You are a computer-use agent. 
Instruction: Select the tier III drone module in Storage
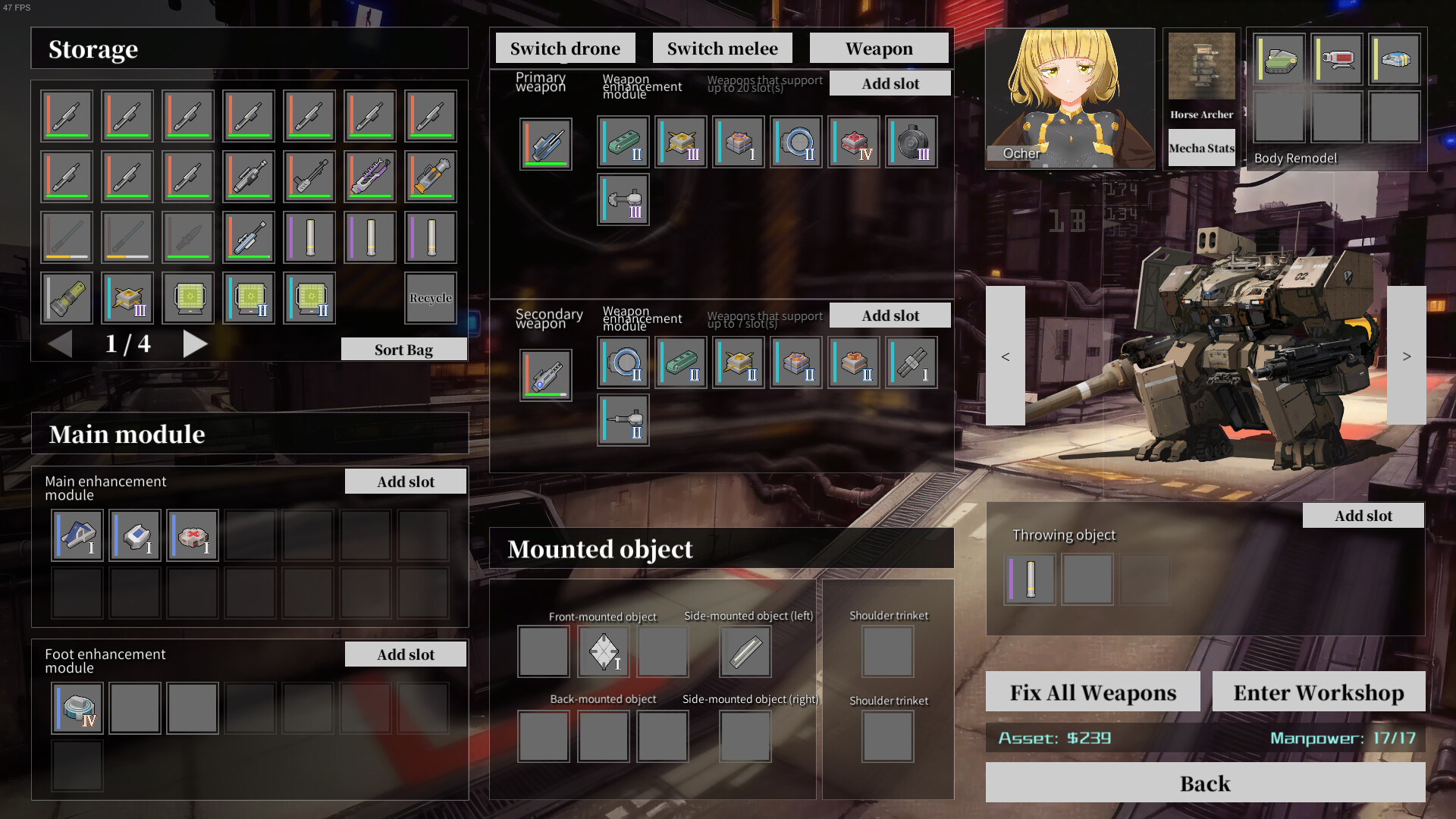pos(127,298)
